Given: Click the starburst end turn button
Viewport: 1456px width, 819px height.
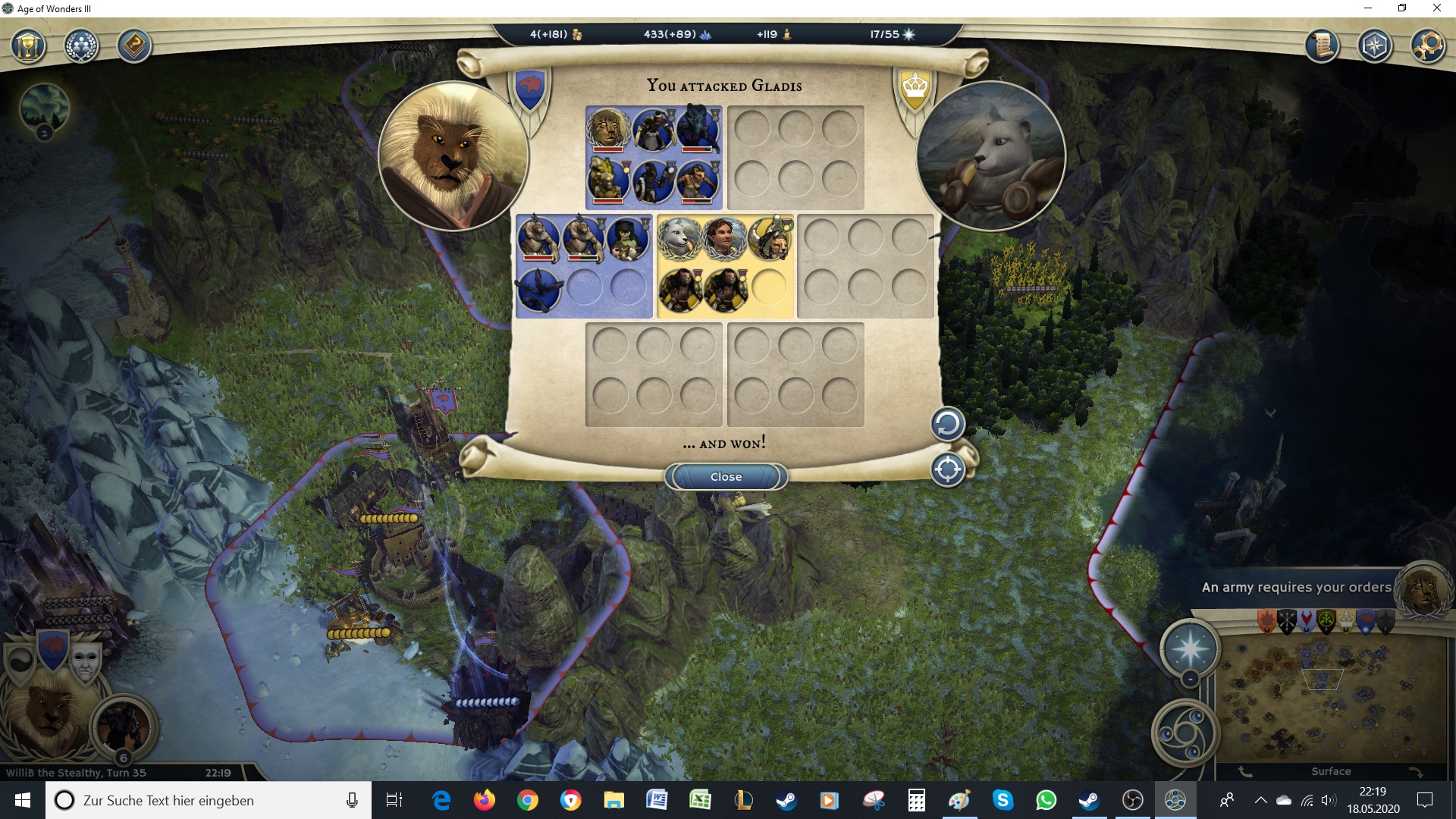Looking at the screenshot, I should [1189, 649].
